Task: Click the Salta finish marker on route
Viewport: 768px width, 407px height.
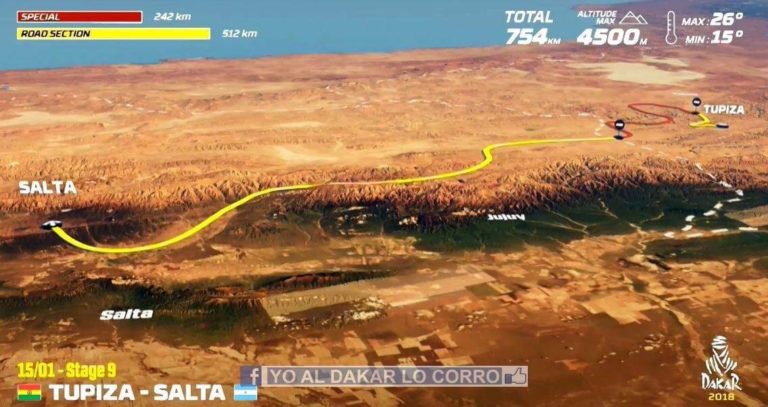Action: [52, 224]
